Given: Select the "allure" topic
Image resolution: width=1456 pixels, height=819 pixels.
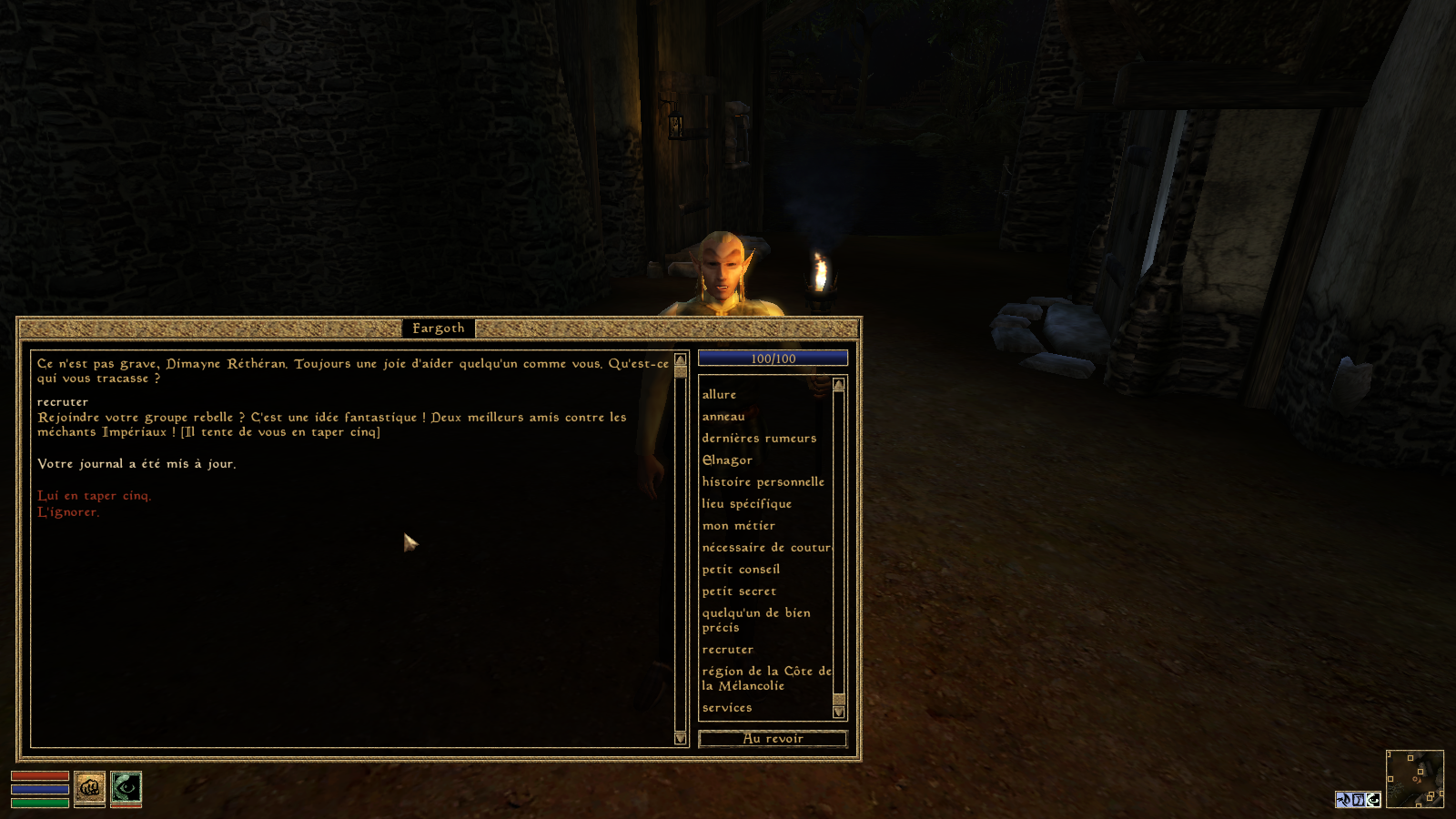Looking at the screenshot, I should [x=719, y=395].
